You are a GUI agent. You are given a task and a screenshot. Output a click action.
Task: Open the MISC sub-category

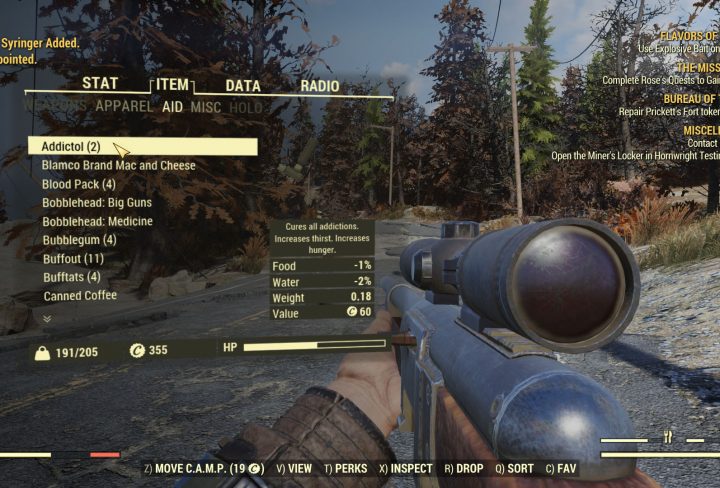206,107
